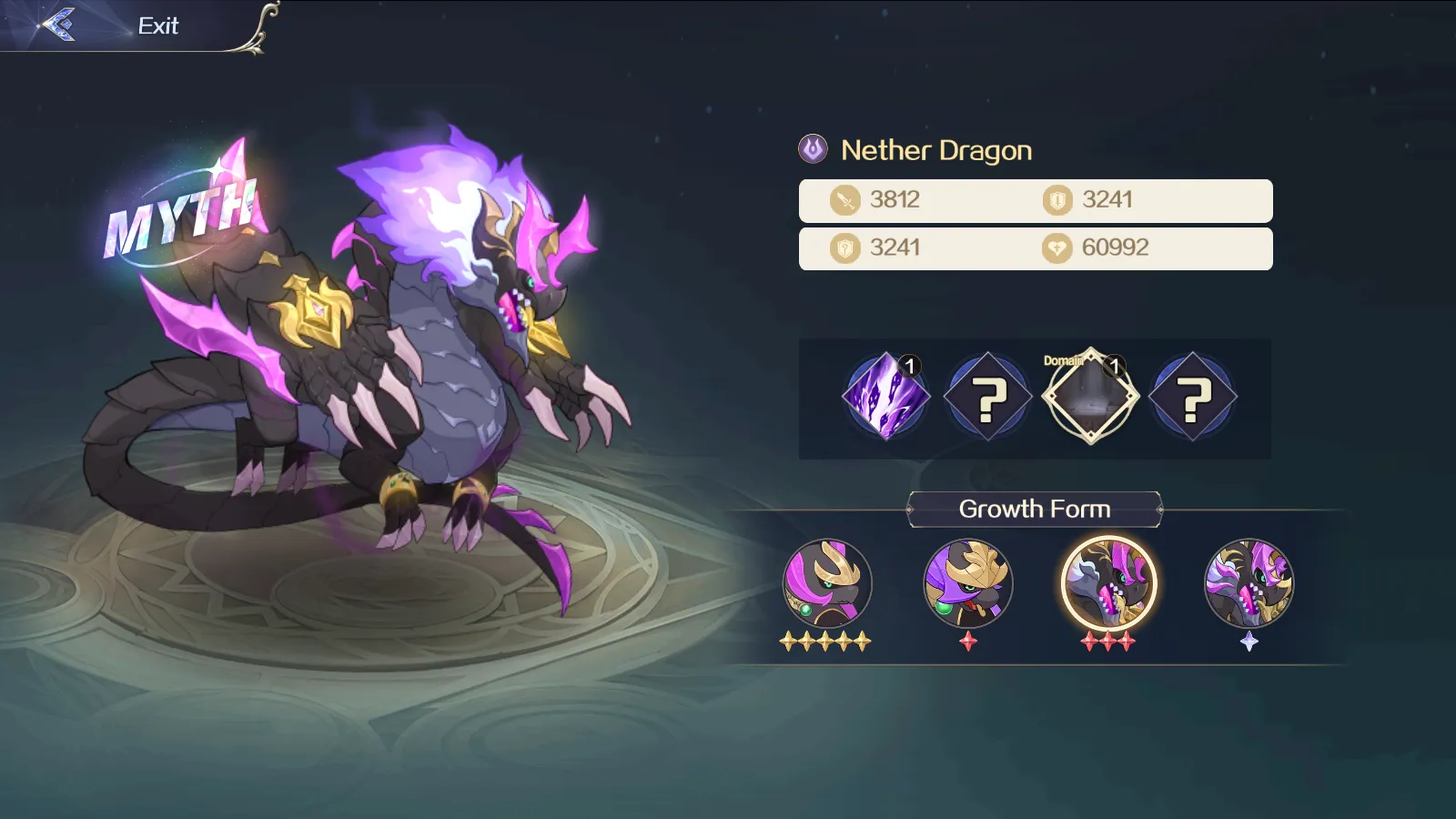
Task: Click the Growth Form banner
Action: click(1035, 509)
